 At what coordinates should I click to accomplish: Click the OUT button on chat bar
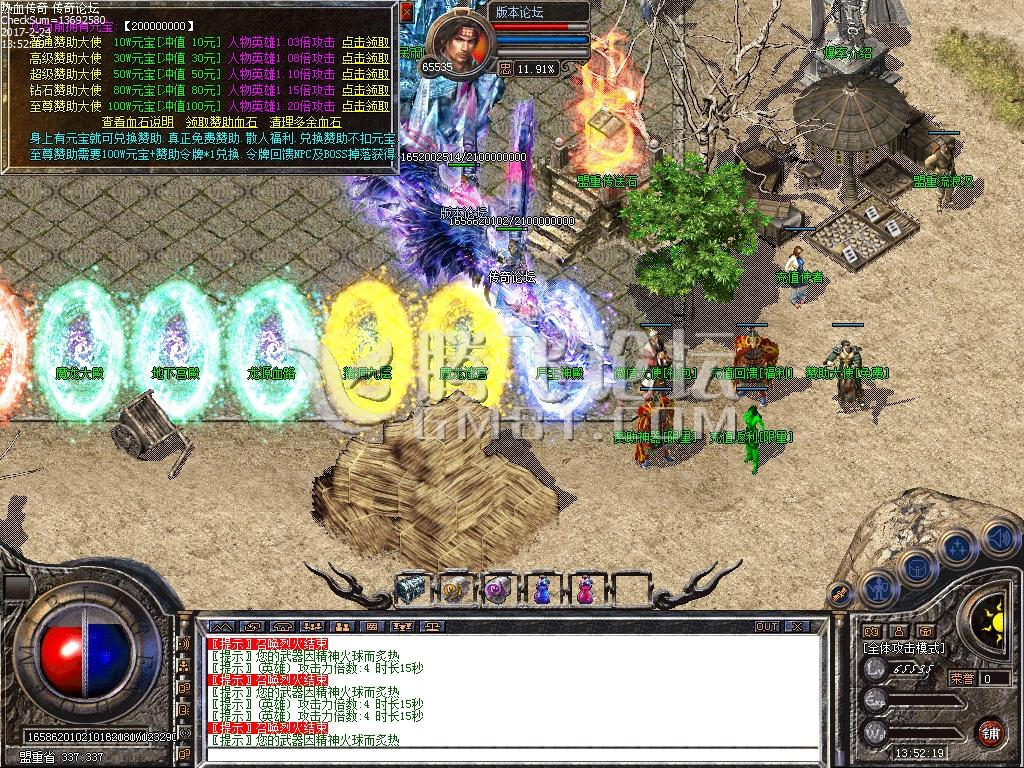pos(766,627)
